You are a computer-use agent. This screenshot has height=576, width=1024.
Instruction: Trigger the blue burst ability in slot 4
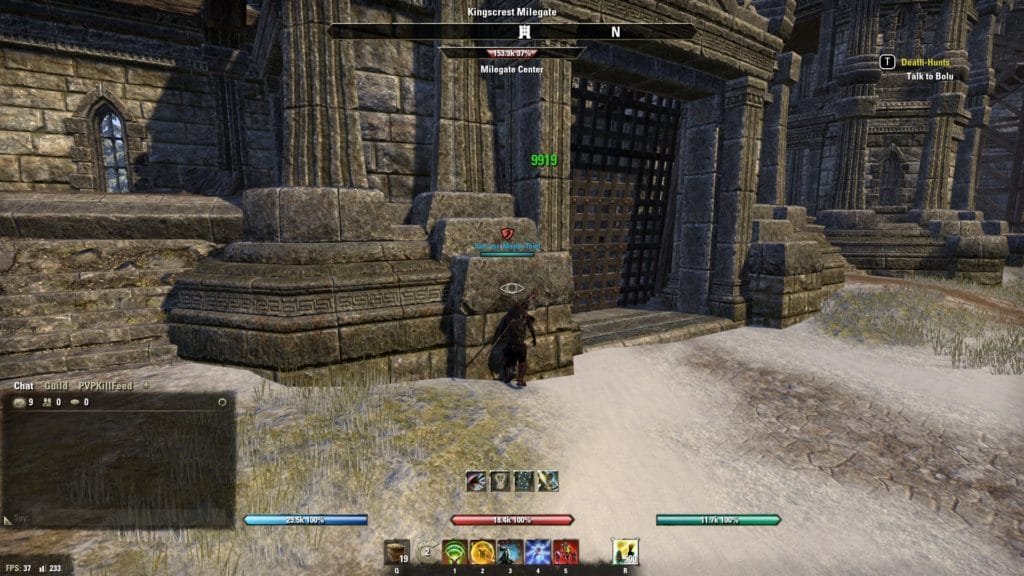[x=537, y=551]
